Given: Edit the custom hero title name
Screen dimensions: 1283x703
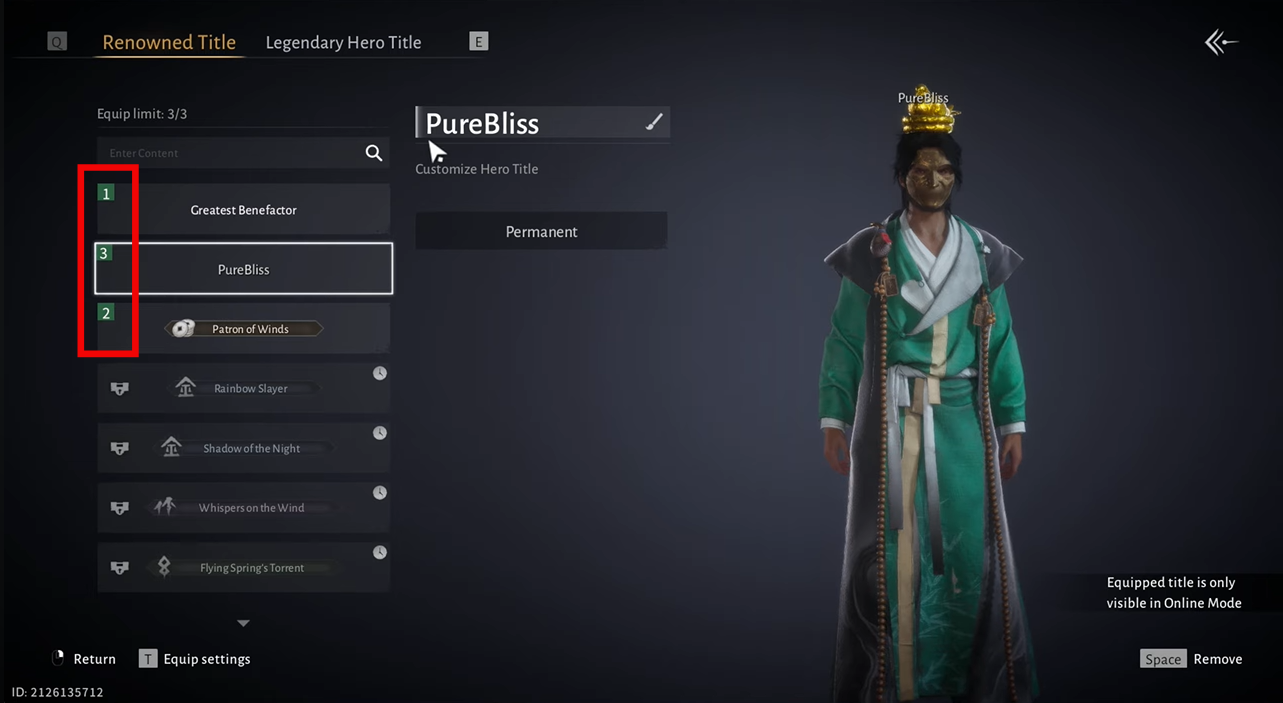Looking at the screenshot, I should click(x=654, y=122).
